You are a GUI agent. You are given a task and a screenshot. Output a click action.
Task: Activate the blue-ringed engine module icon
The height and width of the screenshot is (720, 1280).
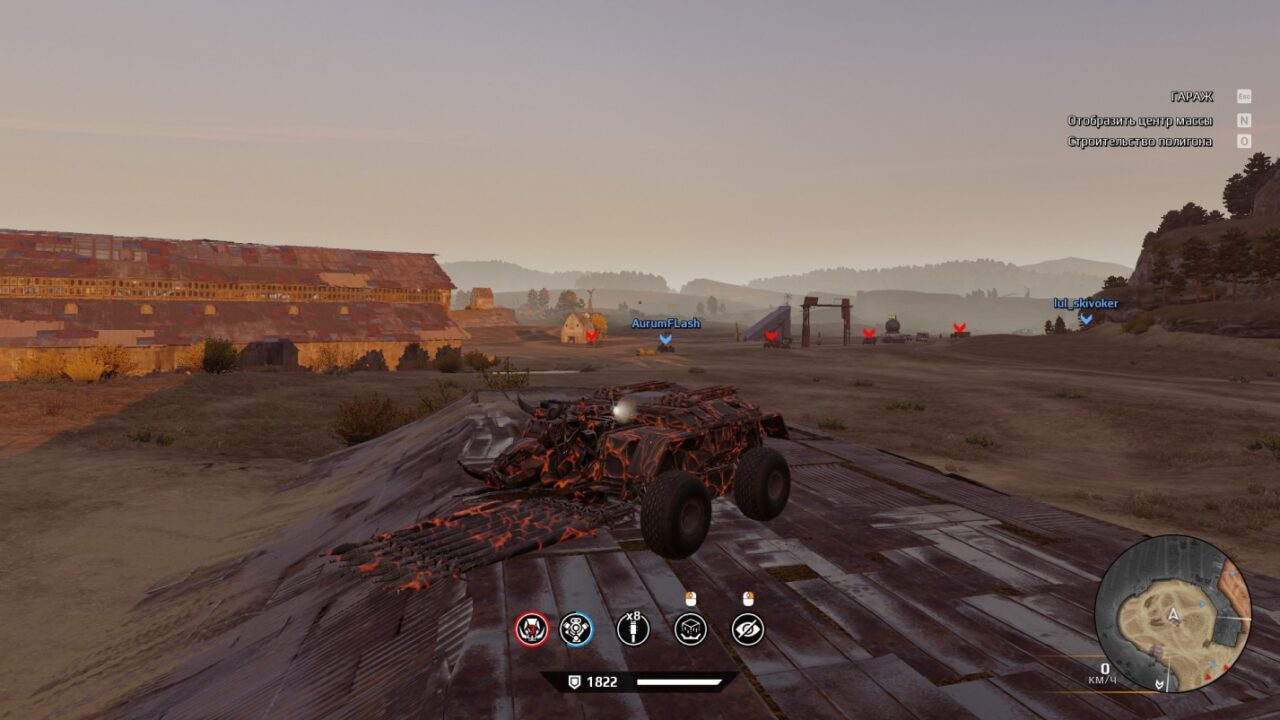(x=576, y=629)
